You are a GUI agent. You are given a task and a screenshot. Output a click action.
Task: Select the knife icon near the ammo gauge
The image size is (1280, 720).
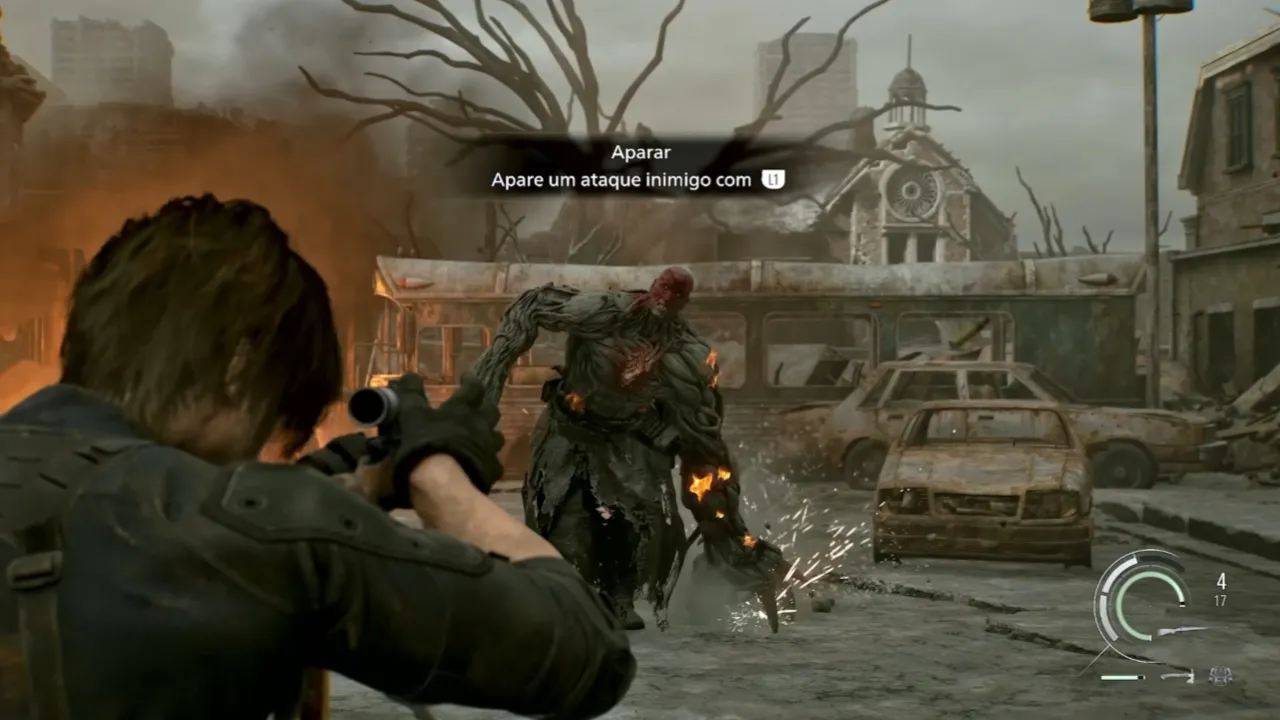click(x=1177, y=676)
